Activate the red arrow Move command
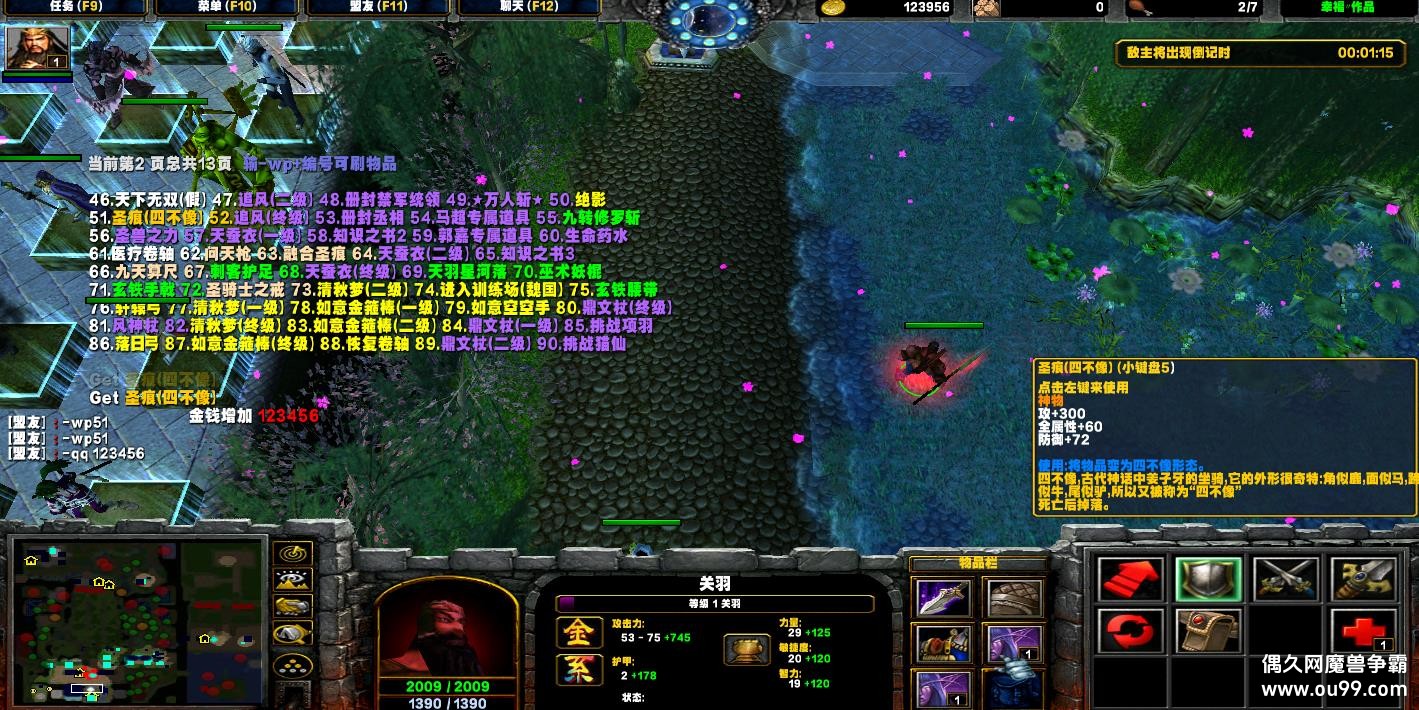Image resolution: width=1419 pixels, height=710 pixels. point(1131,580)
